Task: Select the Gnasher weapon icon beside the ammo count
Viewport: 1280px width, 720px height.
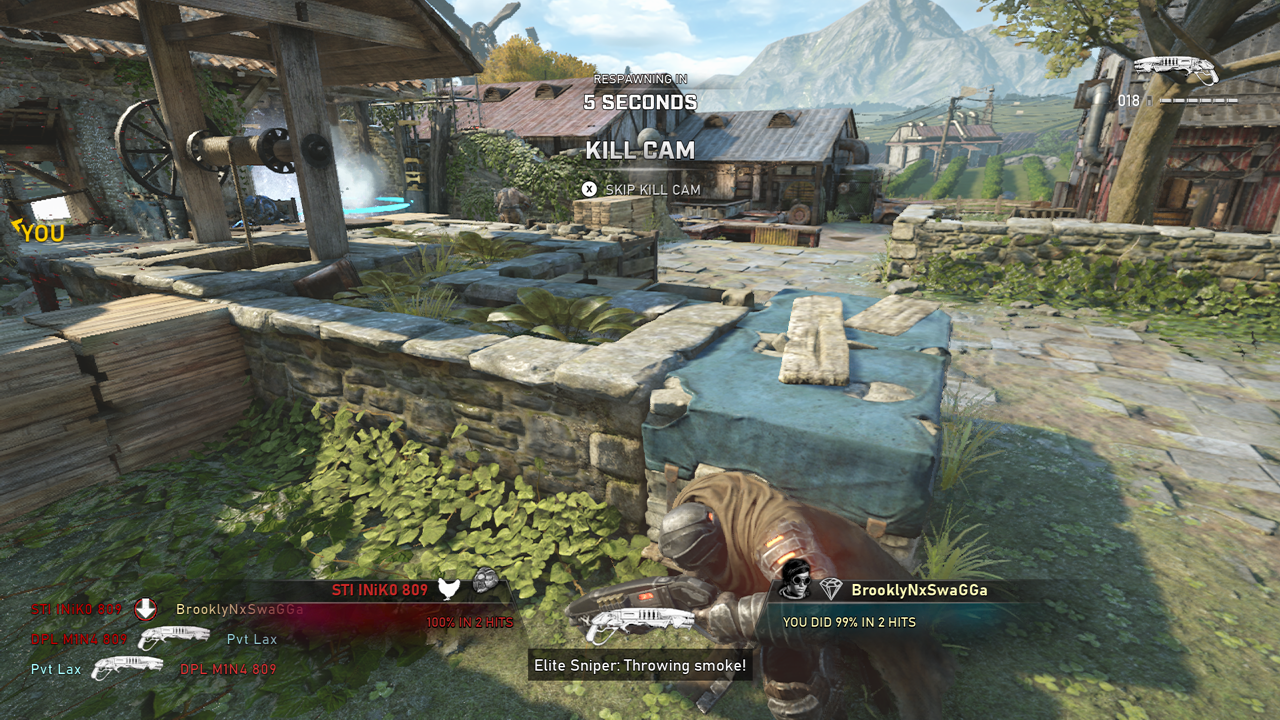Action: (1175, 70)
